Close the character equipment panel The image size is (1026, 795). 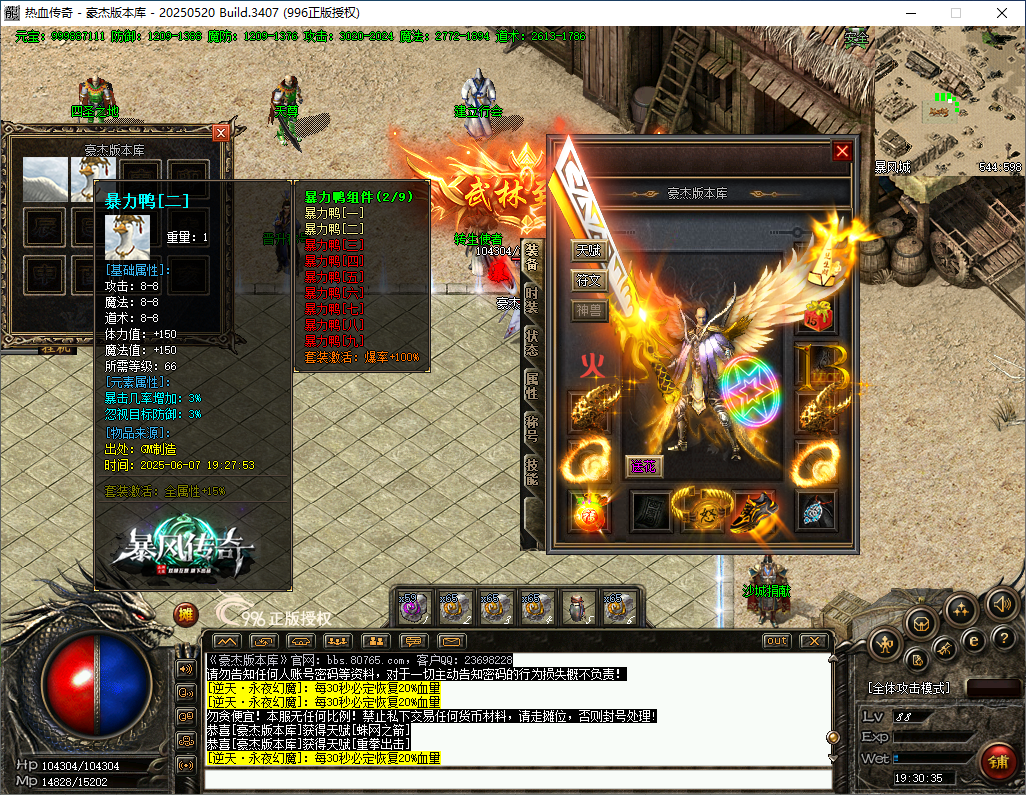point(842,151)
